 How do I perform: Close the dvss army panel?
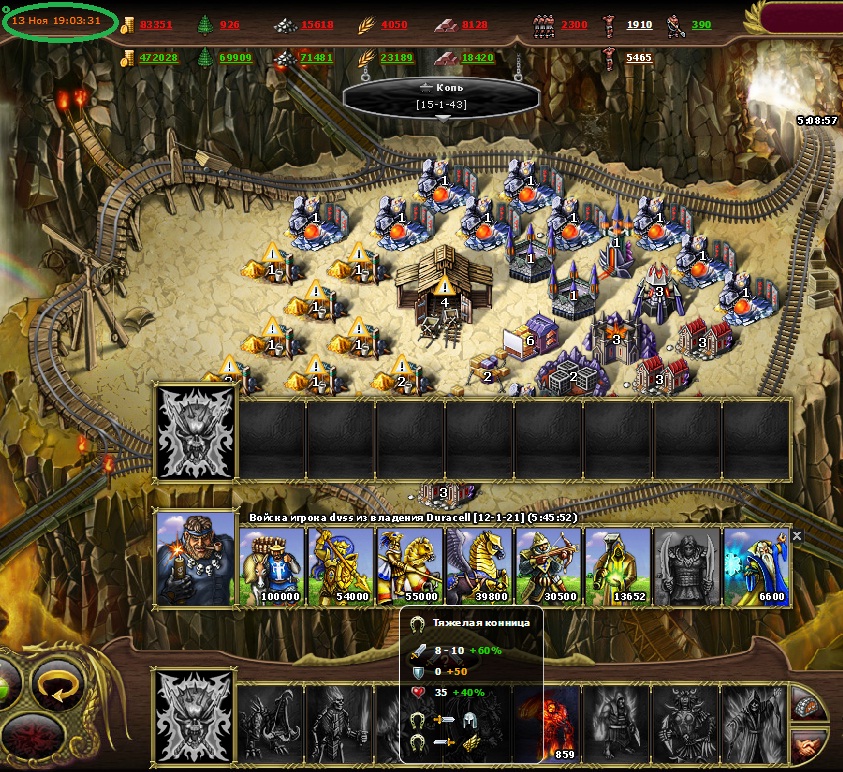tap(797, 536)
